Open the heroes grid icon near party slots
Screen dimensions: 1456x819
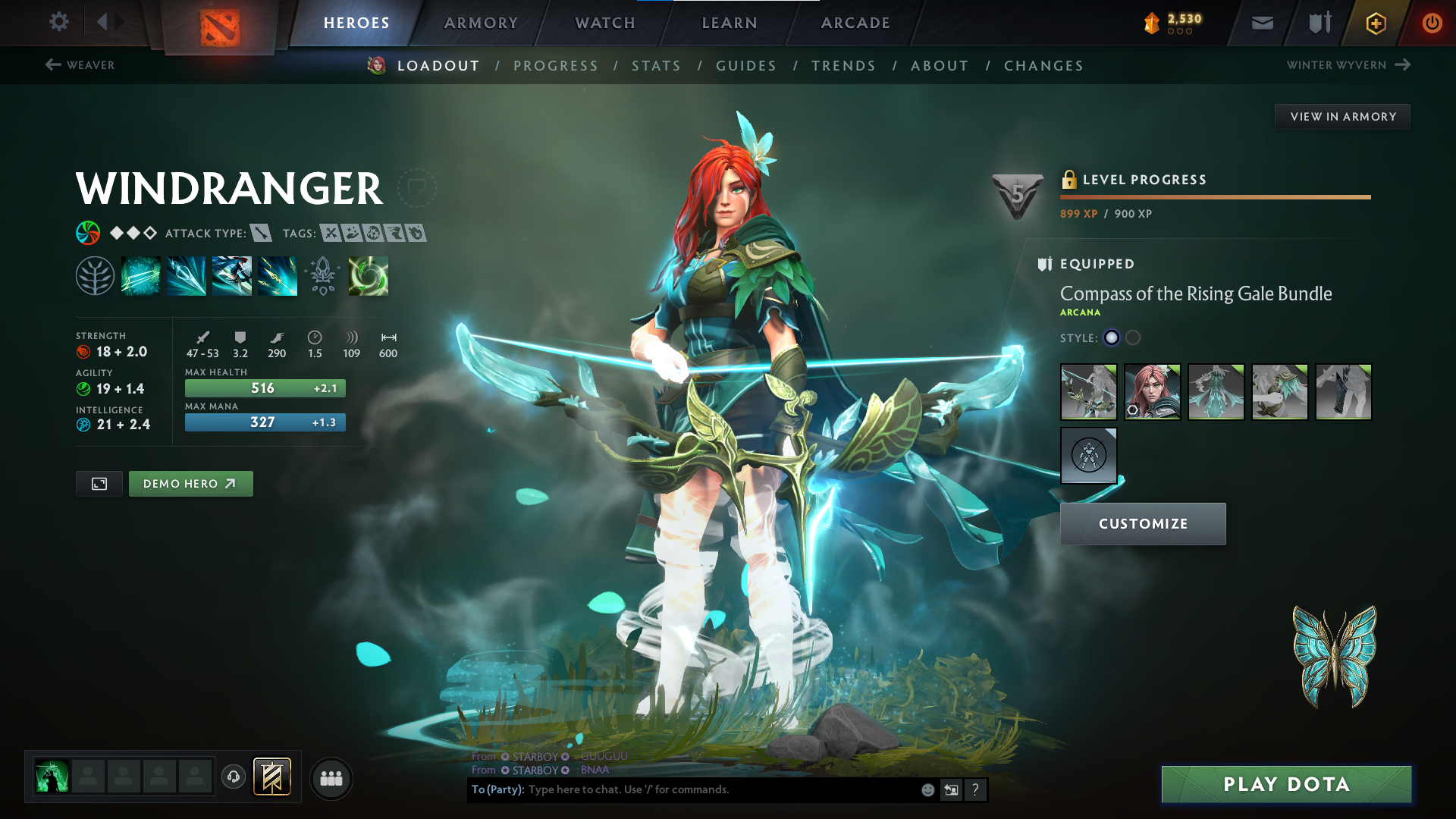pyautogui.click(x=331, y=778)
